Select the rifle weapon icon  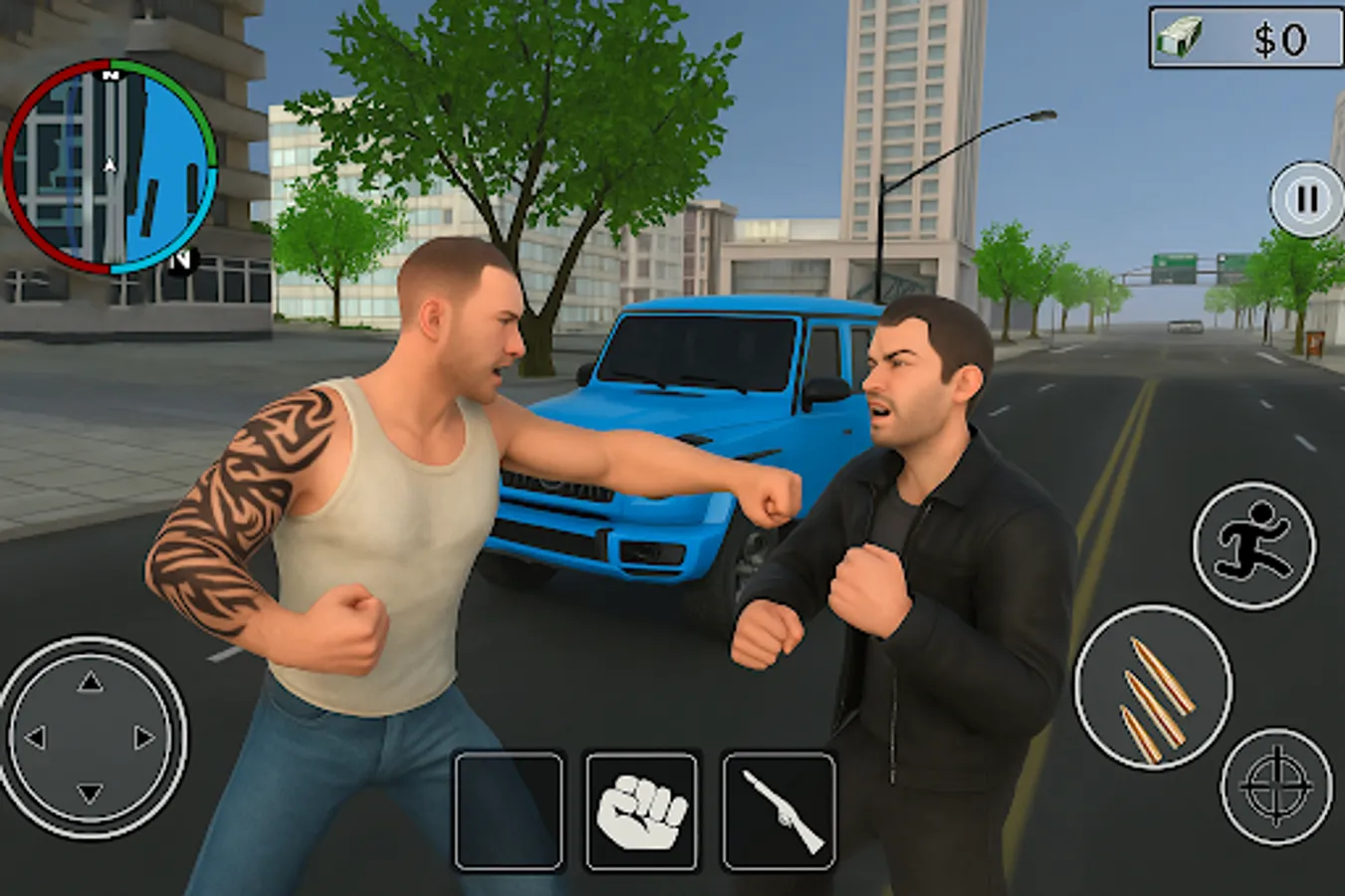[780, 808]
